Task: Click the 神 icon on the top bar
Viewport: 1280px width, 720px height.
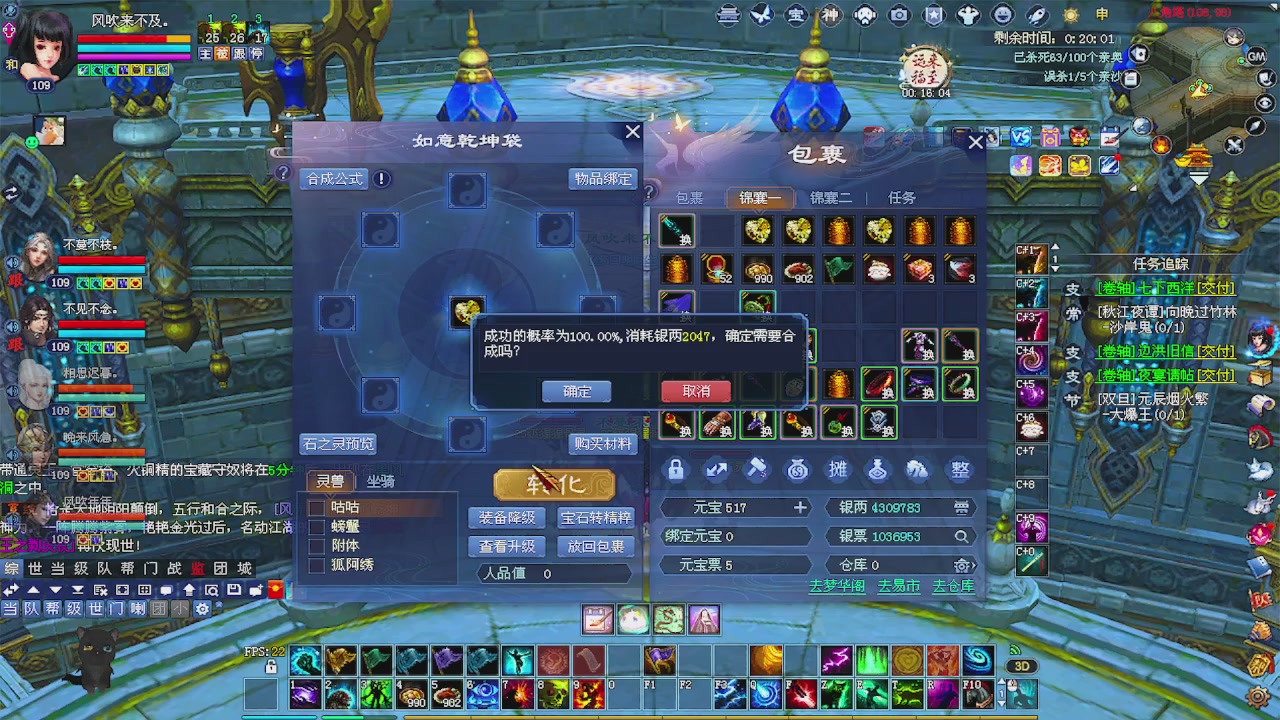Action: (833, 14)
